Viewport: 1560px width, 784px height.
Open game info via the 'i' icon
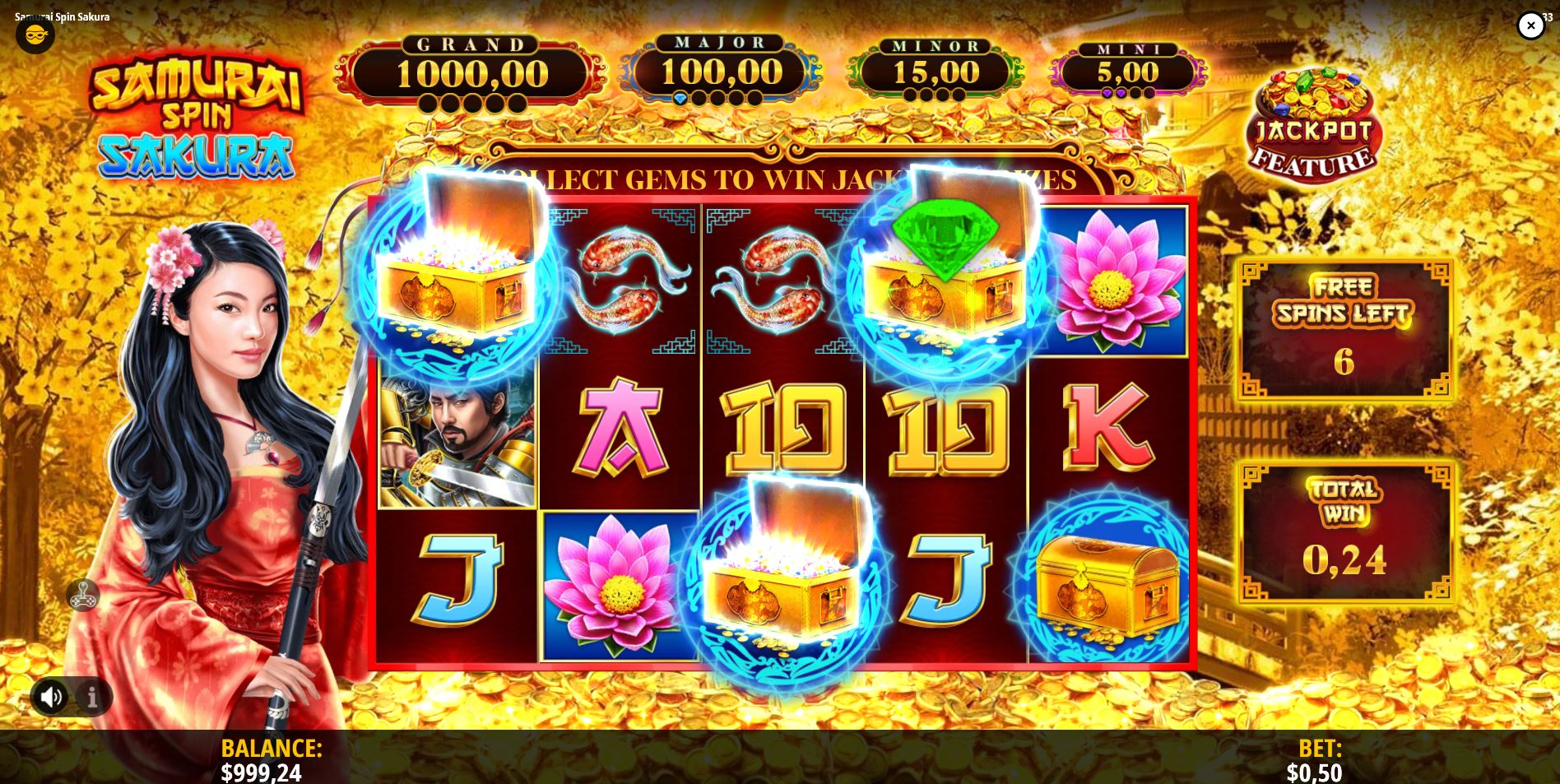(x=91, y=695)
